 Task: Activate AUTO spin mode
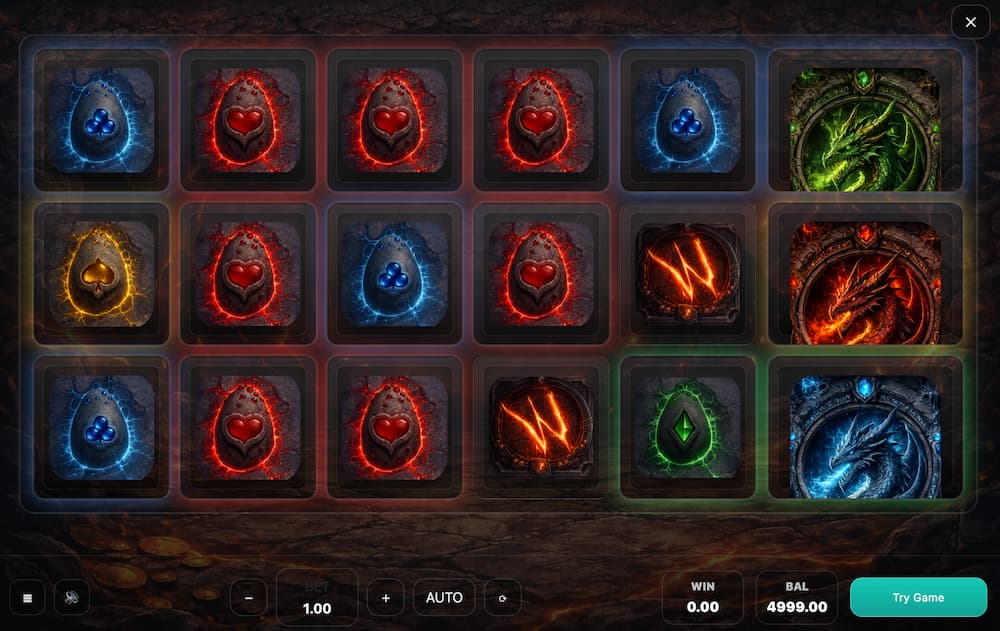click(x=444, y=598)
